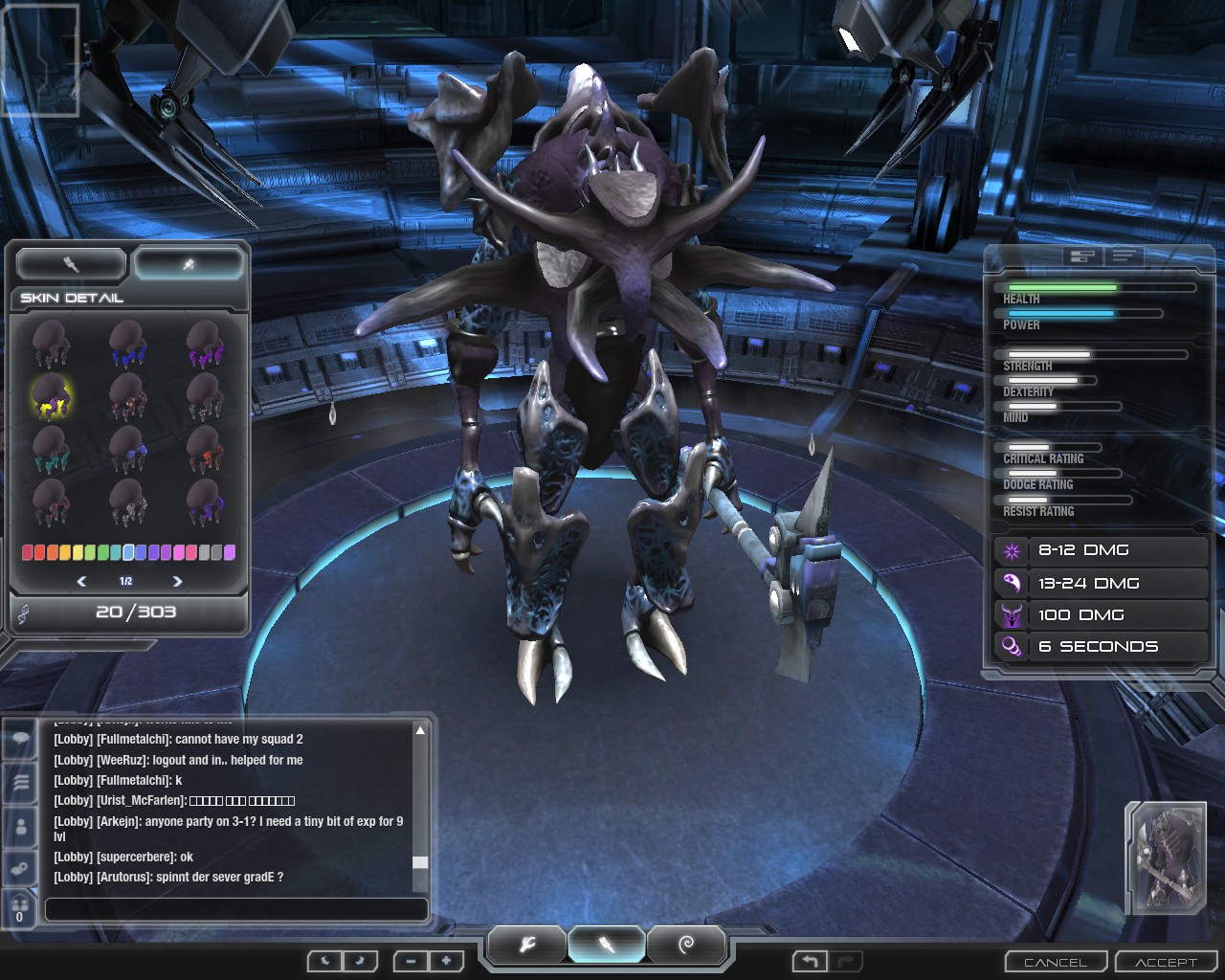Select the wrench customization tool icon

pos(524,946)
